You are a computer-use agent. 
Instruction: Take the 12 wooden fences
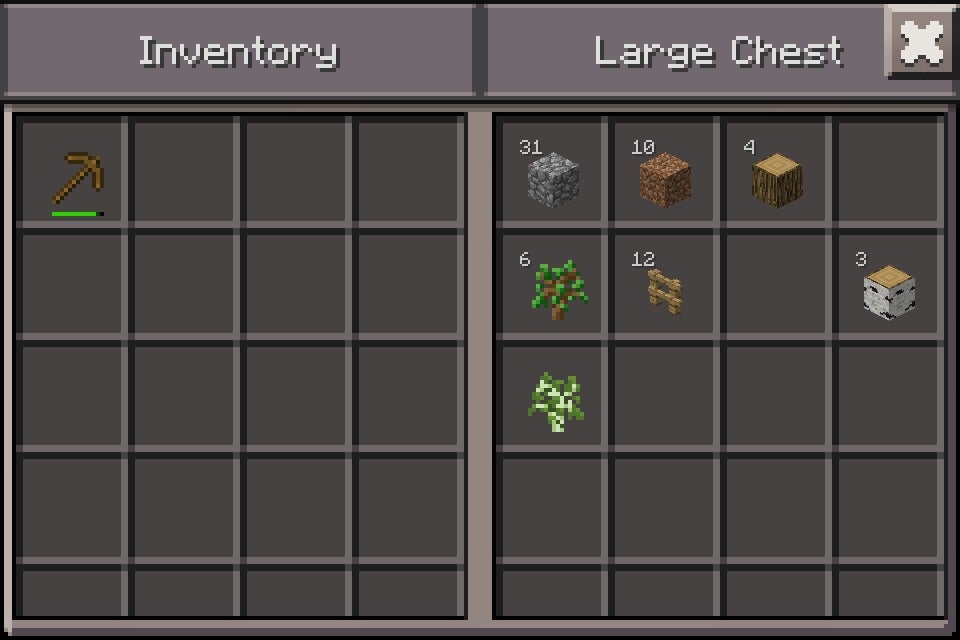pyautogui.click(x=665, y=289)
